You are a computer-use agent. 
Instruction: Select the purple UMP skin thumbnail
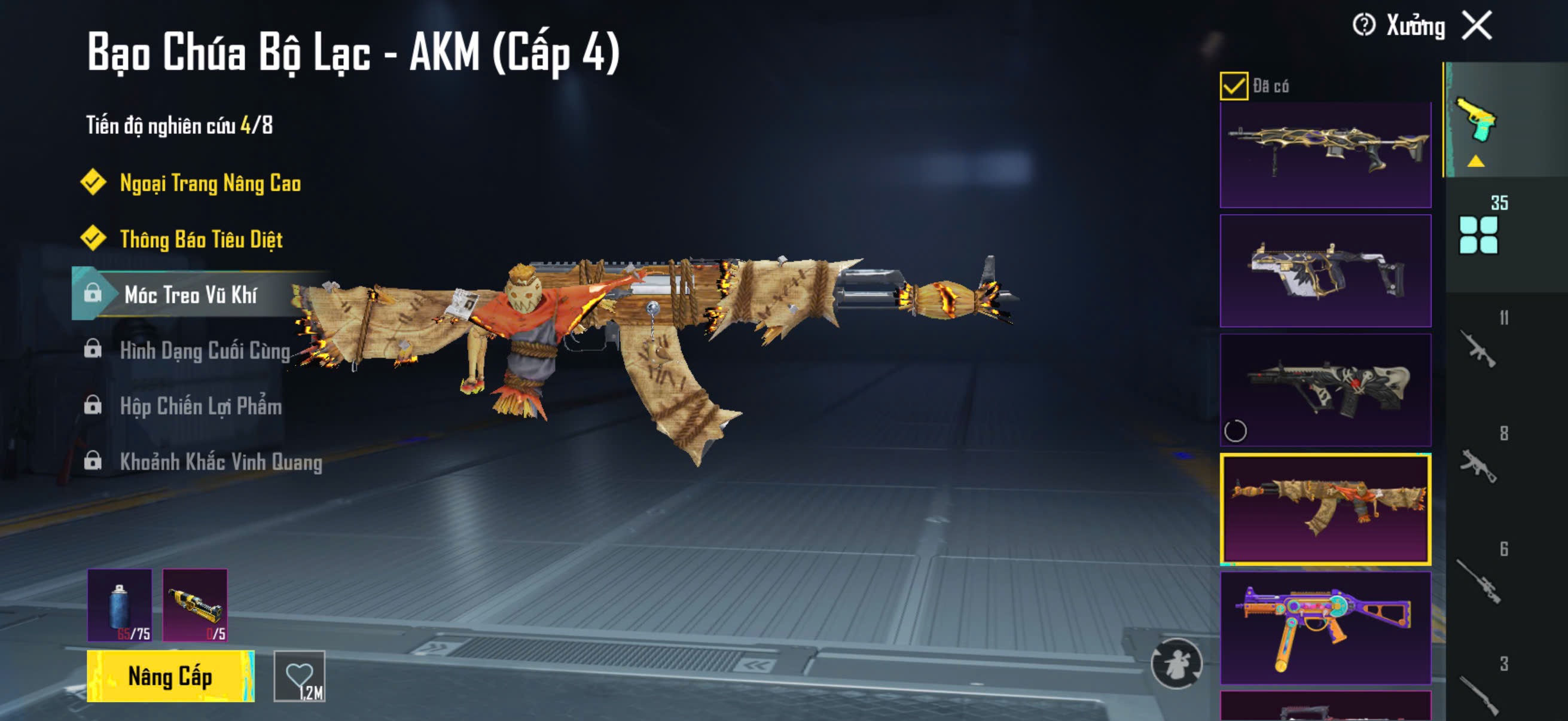(1325, 627)
